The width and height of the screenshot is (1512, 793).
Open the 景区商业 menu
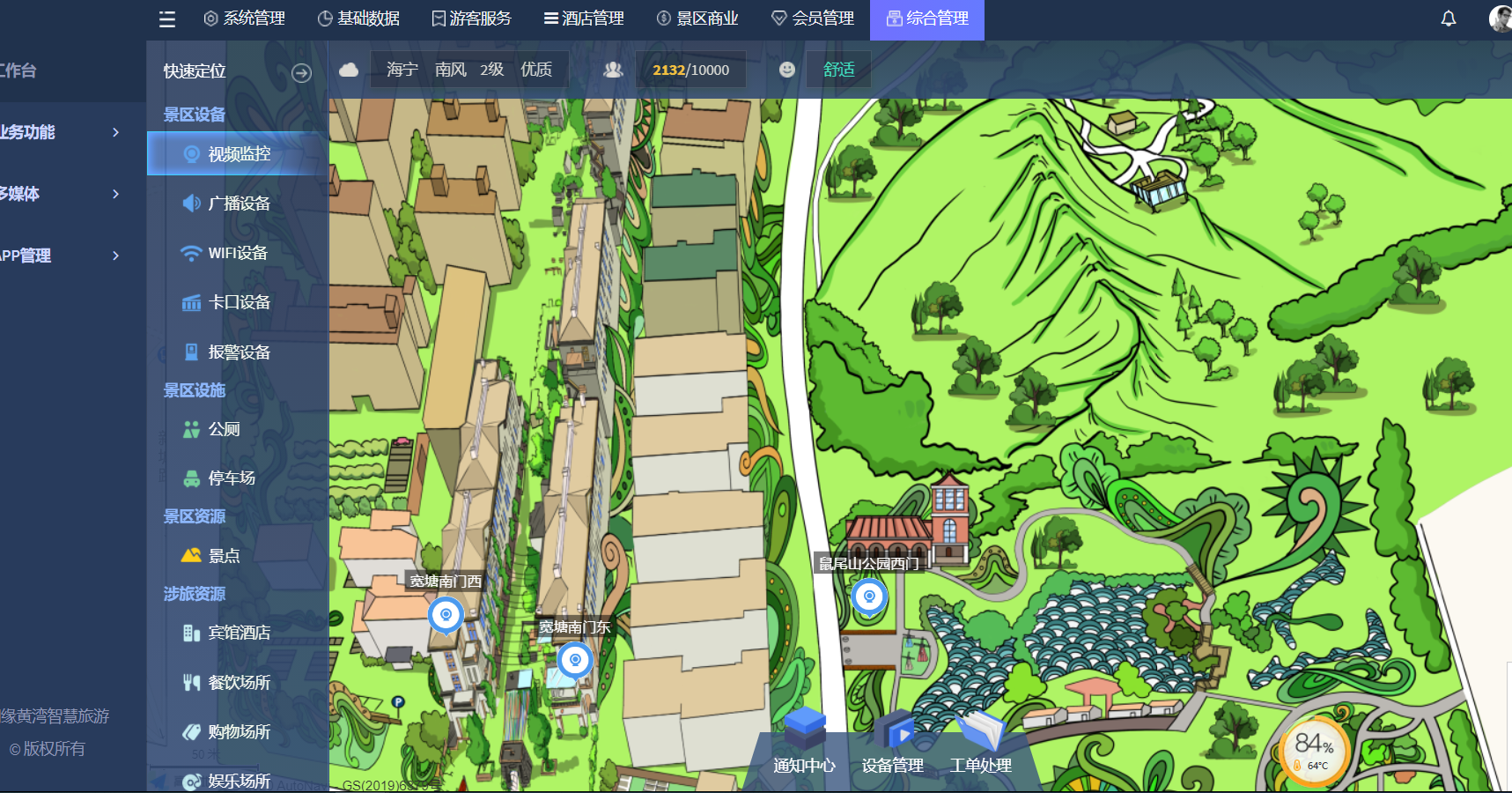click(x=697, y=19)
